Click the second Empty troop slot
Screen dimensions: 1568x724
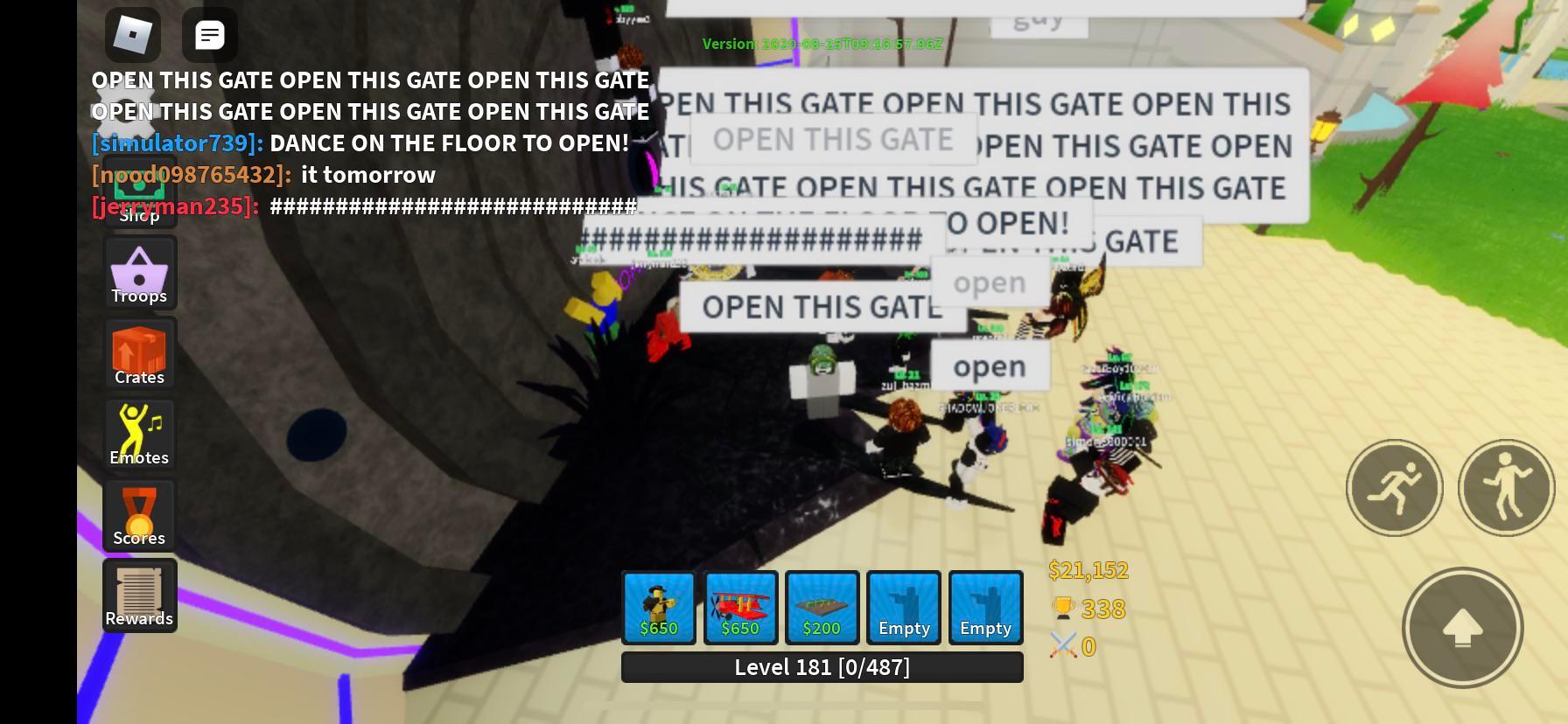coord(985,607)
